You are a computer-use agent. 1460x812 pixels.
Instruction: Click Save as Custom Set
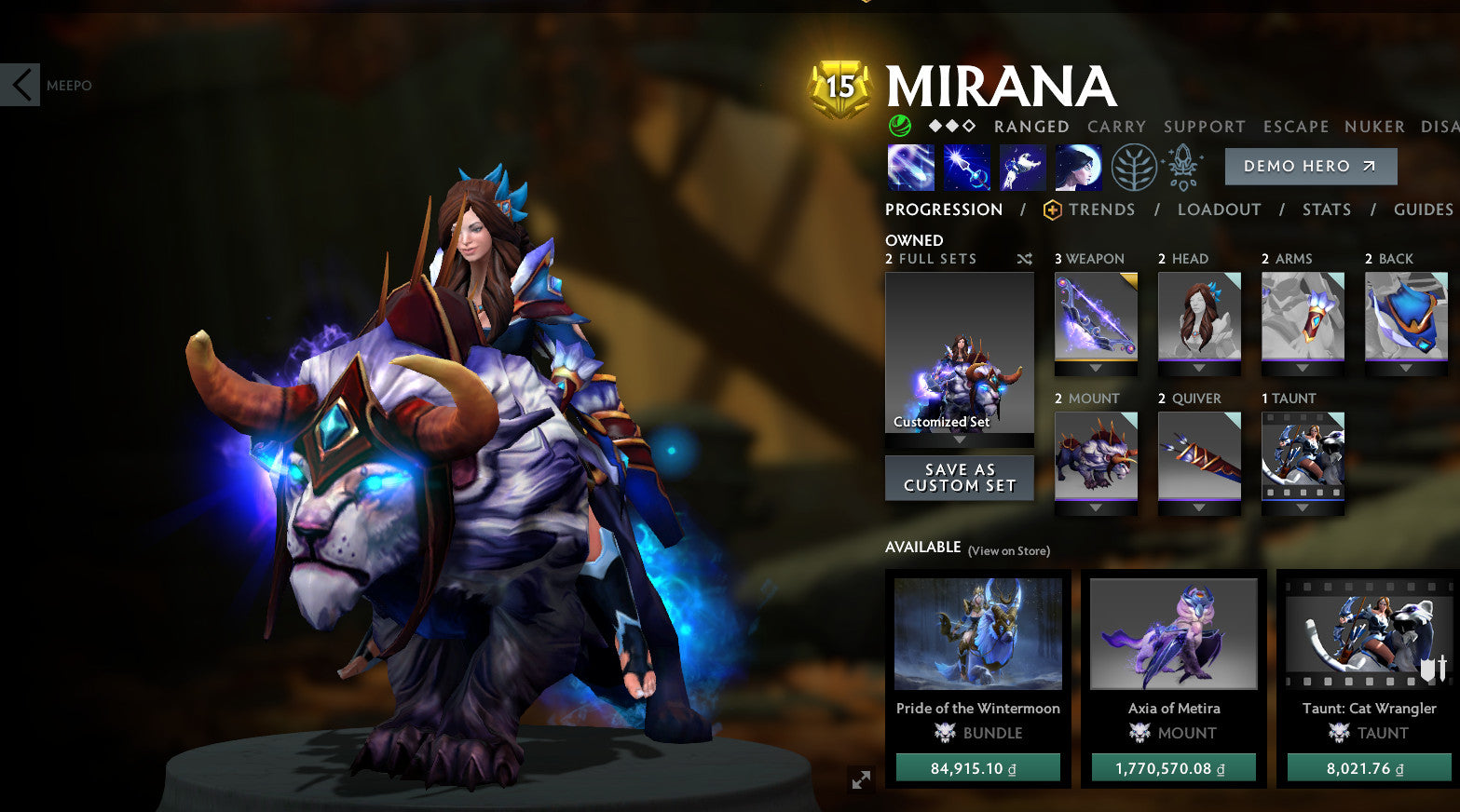pos(959,478)
